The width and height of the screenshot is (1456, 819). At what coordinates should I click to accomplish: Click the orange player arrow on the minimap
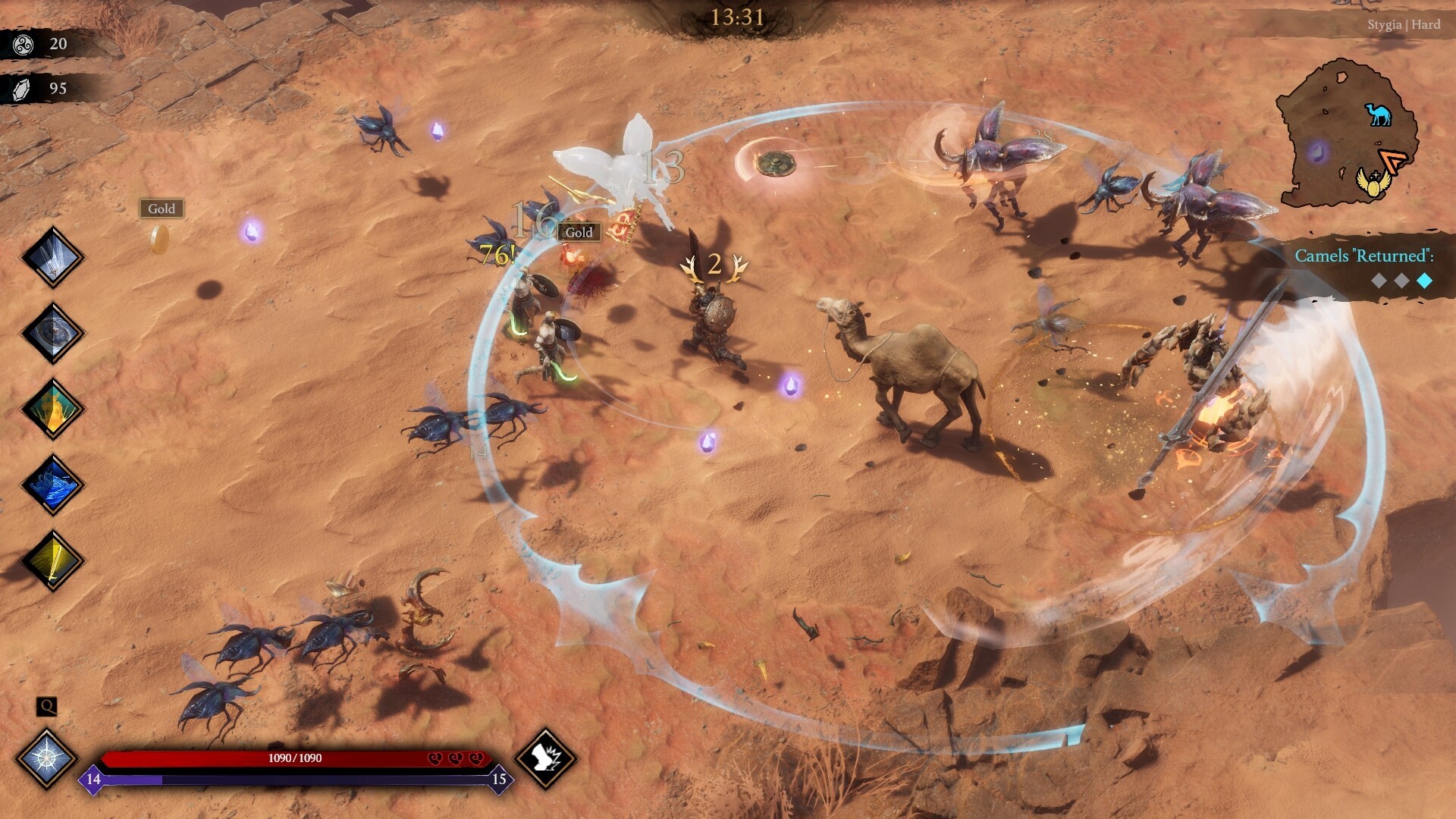pos(1392,159)
